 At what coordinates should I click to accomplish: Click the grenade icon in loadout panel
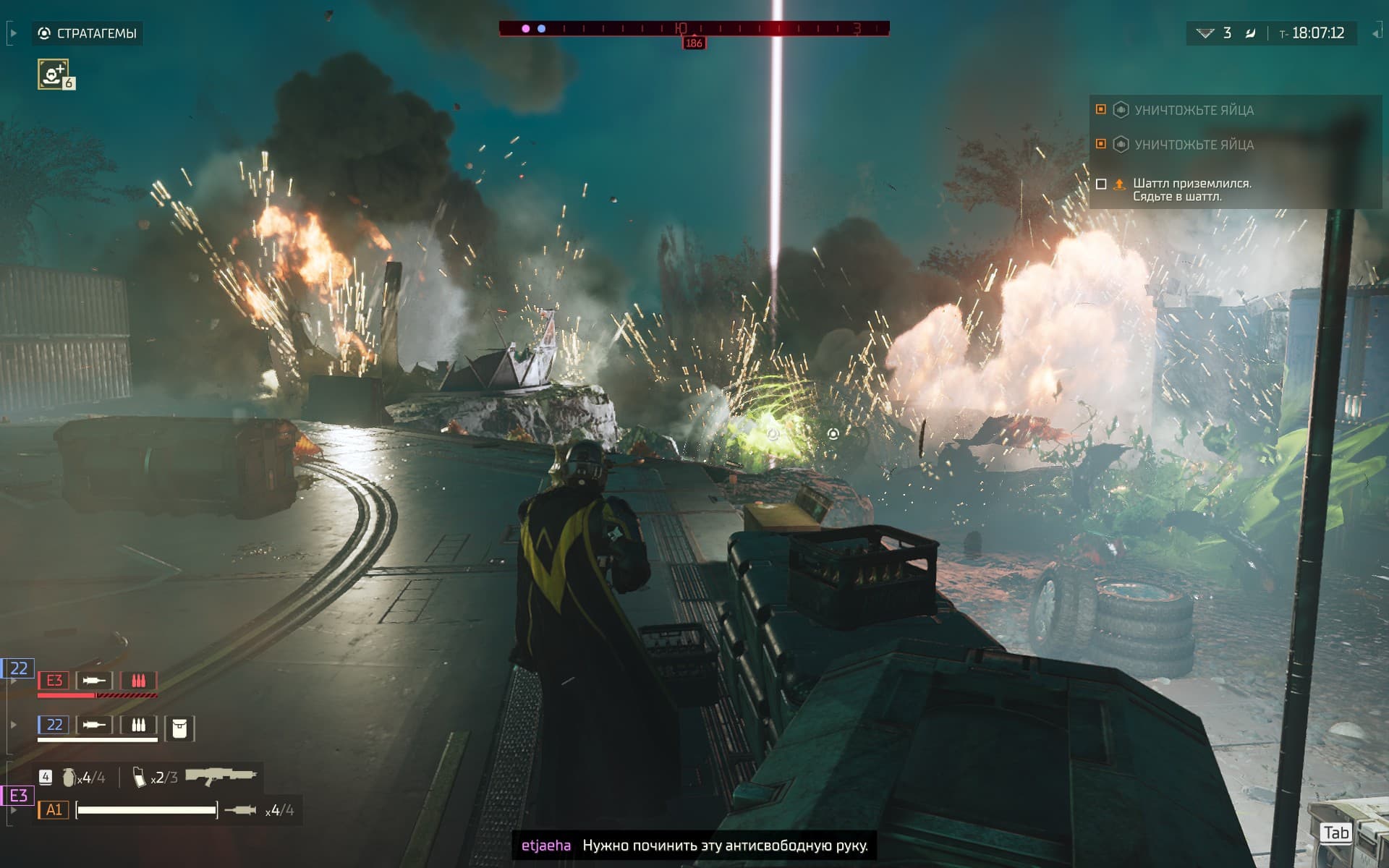click(x=69, y=778)
